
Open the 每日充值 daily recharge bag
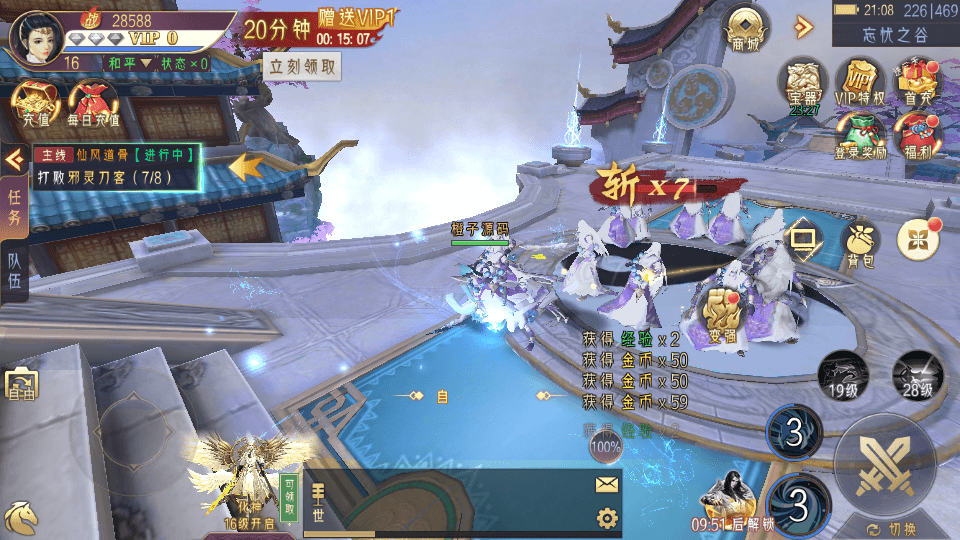pos(93,102)
